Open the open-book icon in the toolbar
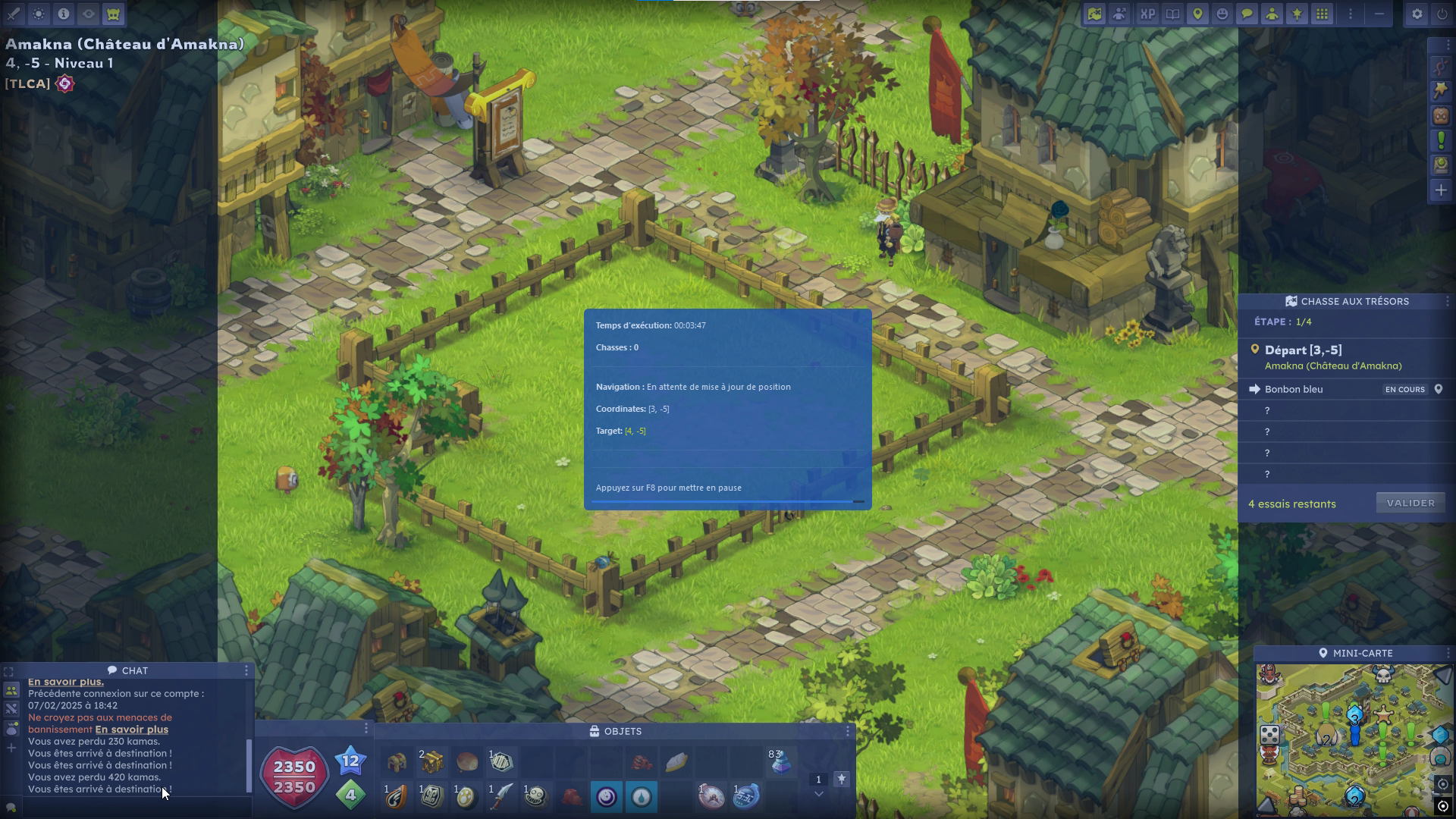Screen dimensions: 1456x819 pos(1172,14)
